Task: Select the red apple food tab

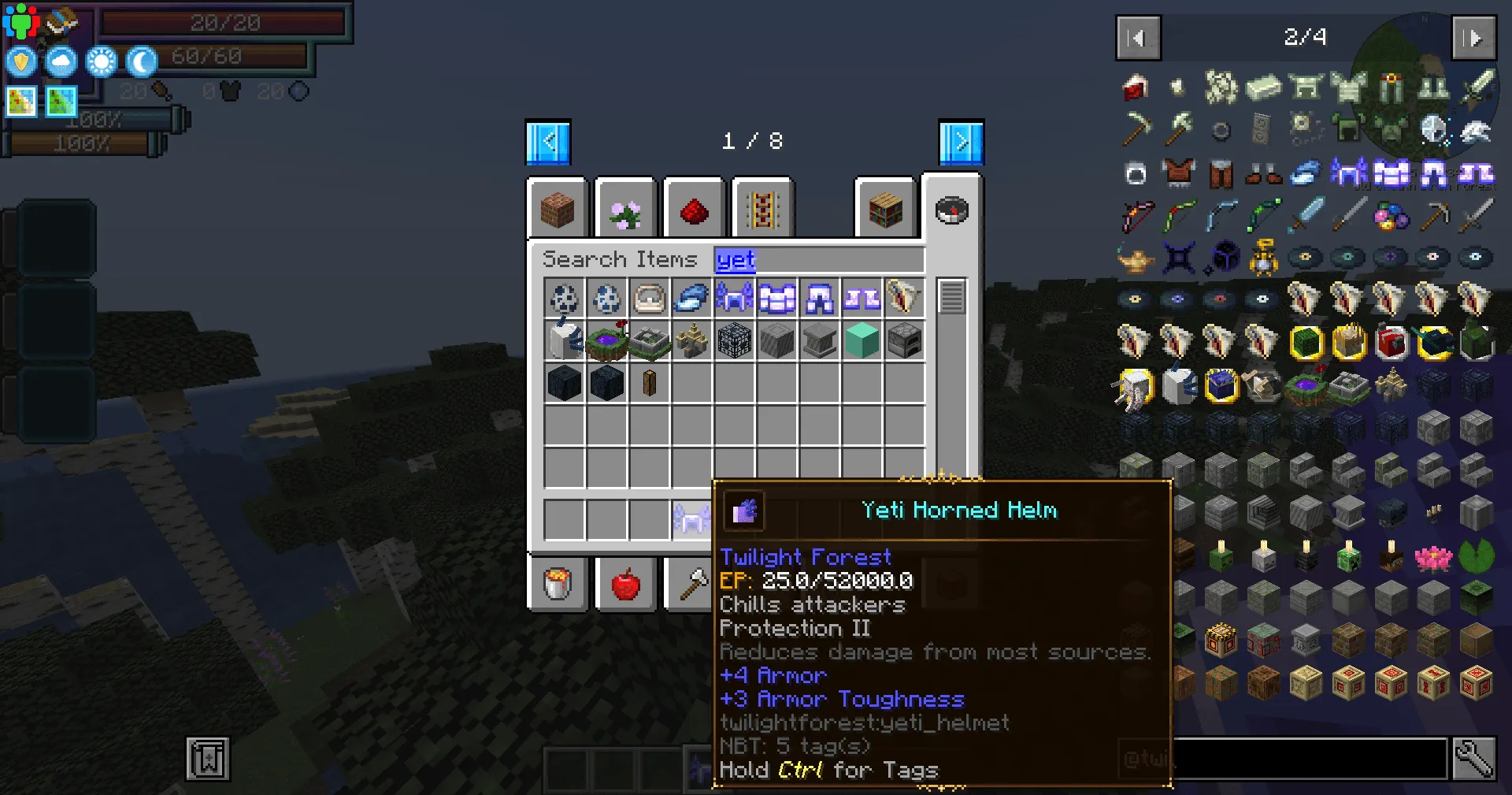Action: tap(625, 584)
